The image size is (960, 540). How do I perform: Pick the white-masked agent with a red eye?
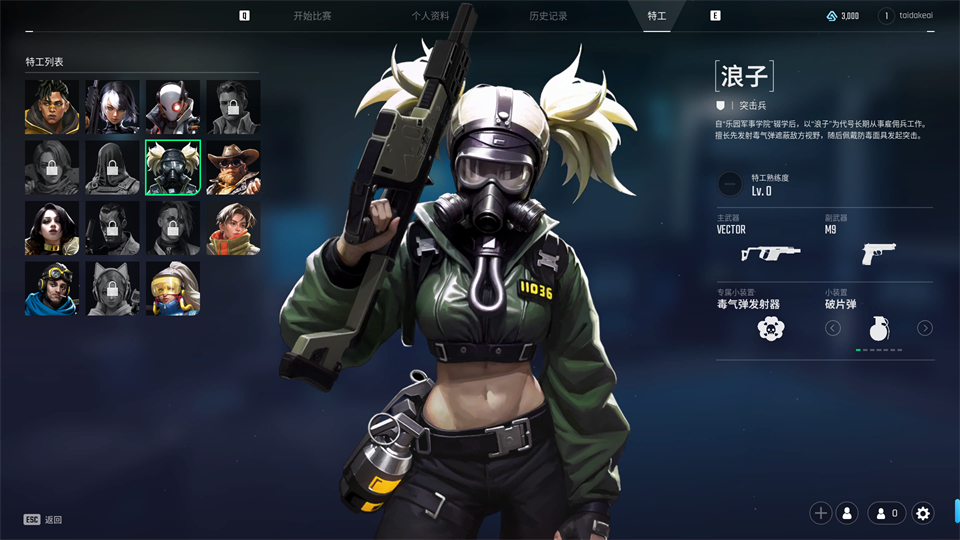173,107
